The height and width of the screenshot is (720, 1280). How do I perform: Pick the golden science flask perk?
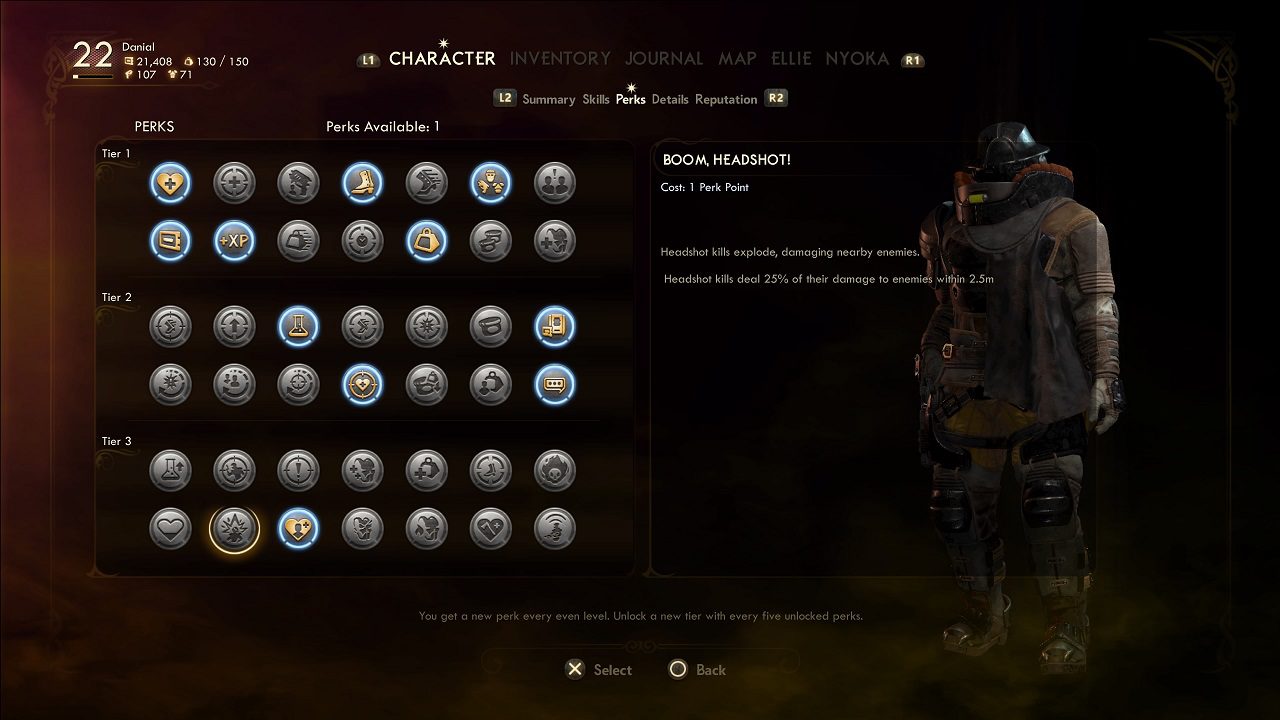[298, 326]
